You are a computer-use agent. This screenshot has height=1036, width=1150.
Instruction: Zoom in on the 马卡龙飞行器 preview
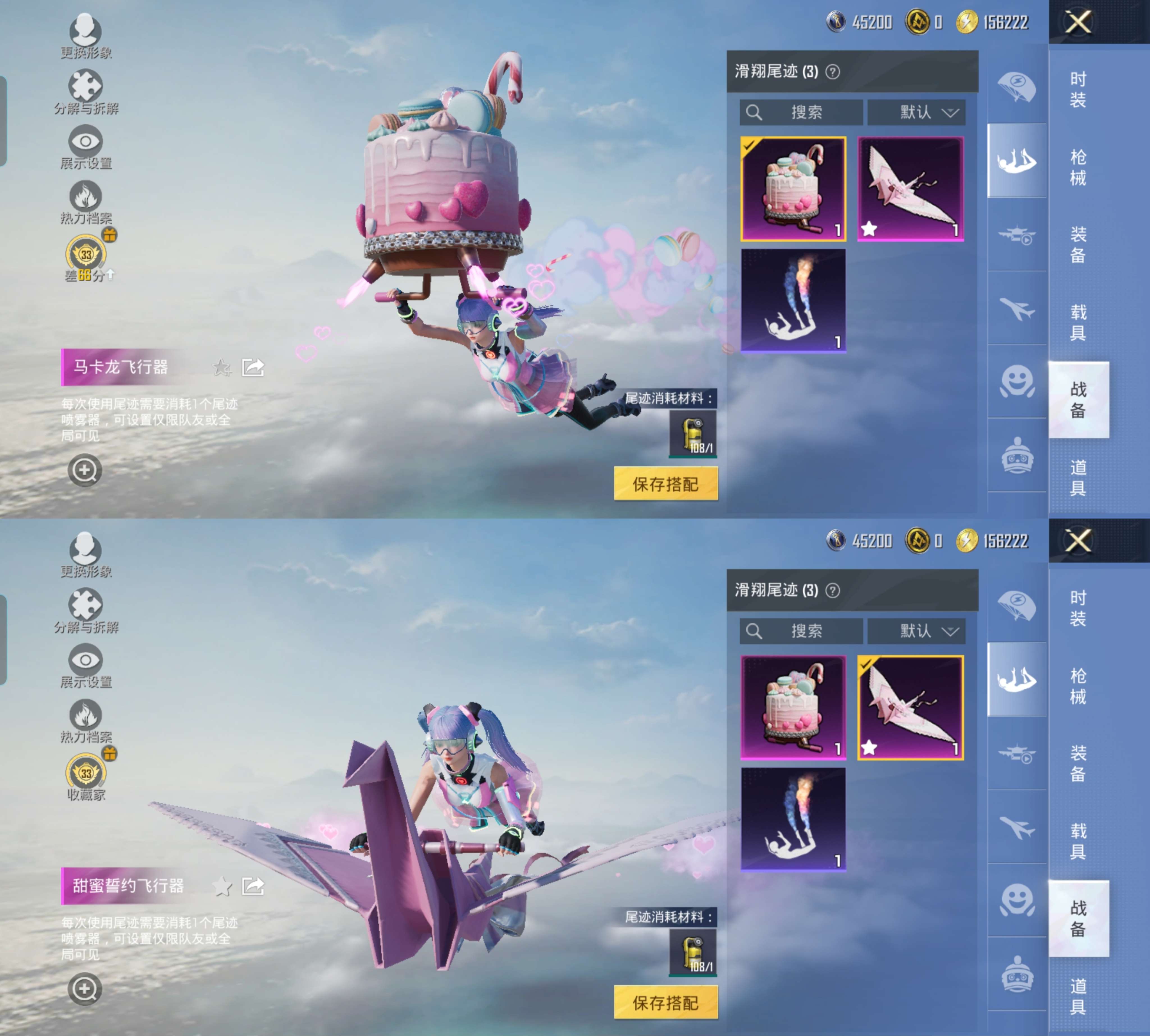(x=85, y=470)
